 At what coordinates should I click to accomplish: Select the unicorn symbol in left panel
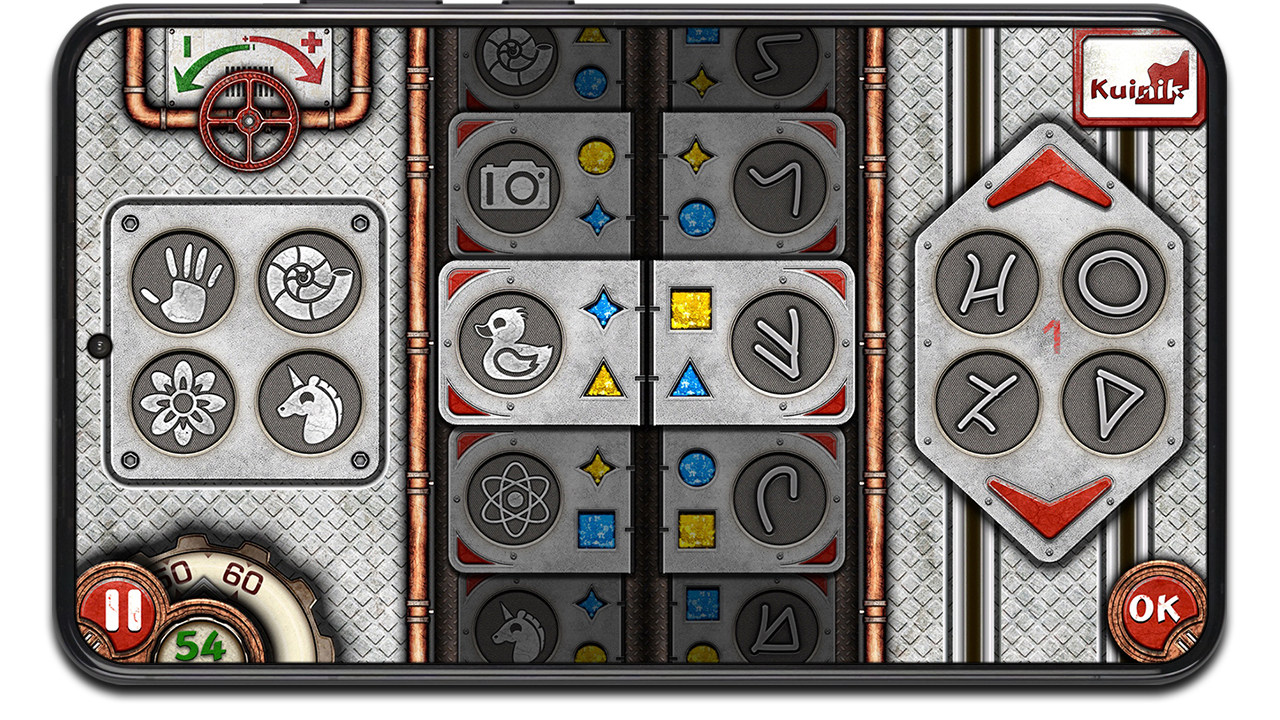(309, 403)
